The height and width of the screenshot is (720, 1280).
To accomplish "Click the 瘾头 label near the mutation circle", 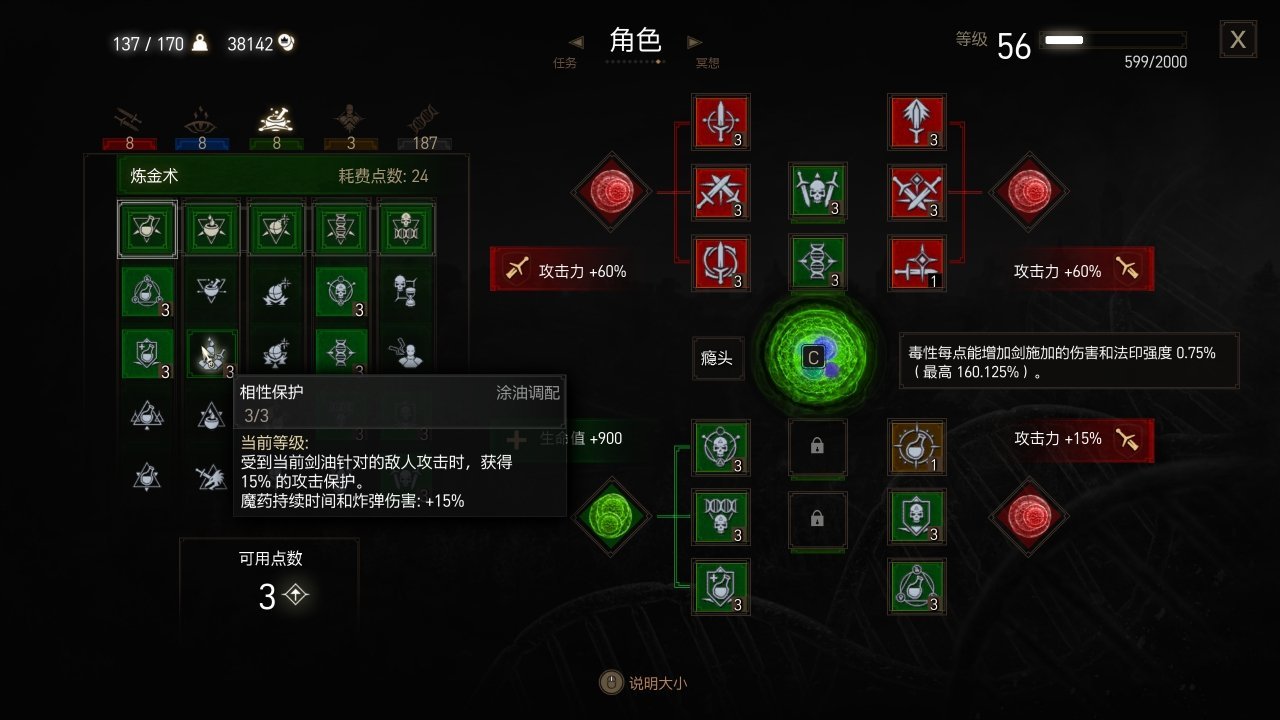I will (718, 358).
